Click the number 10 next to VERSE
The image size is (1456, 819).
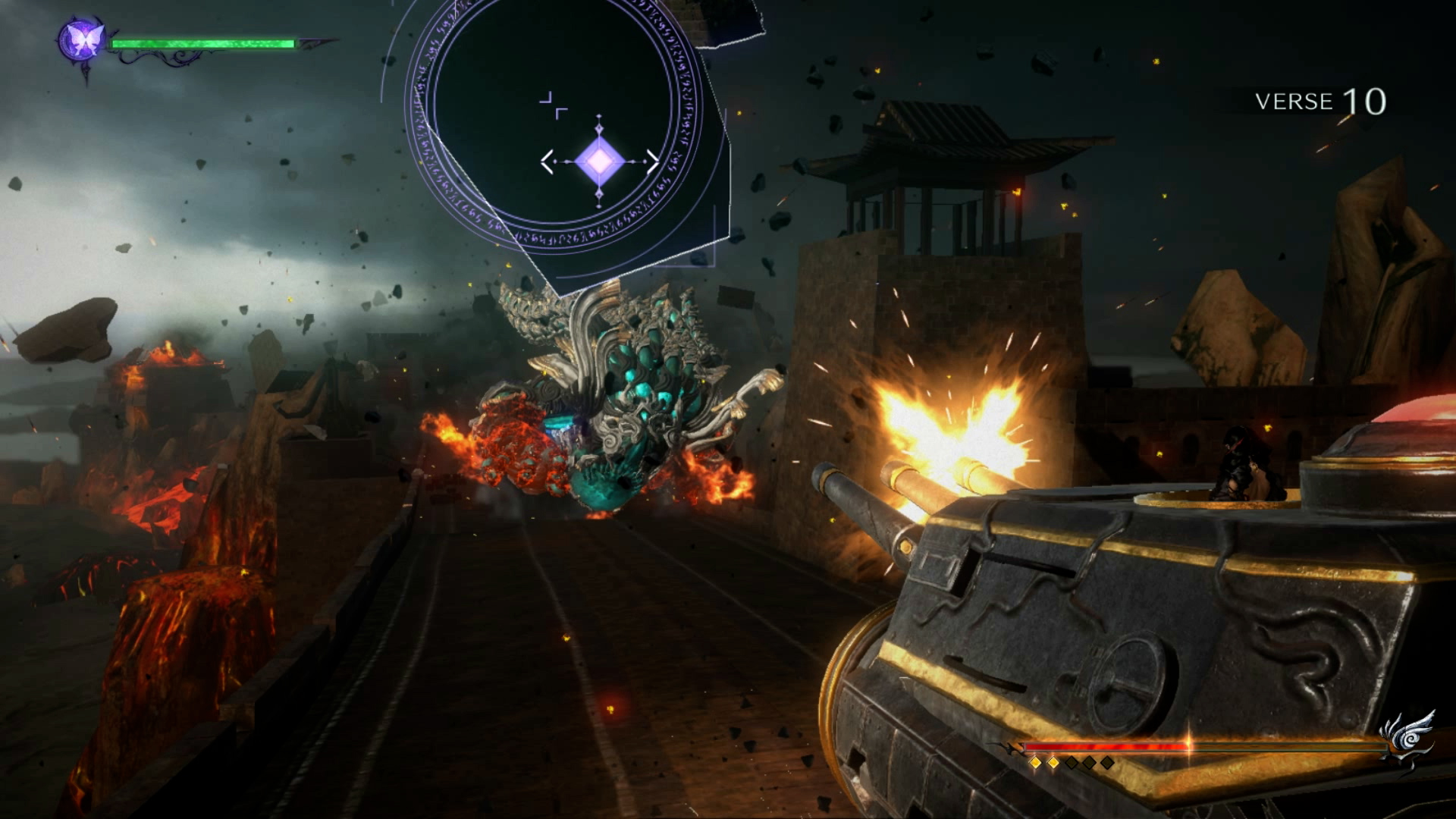coord(1365,101)
